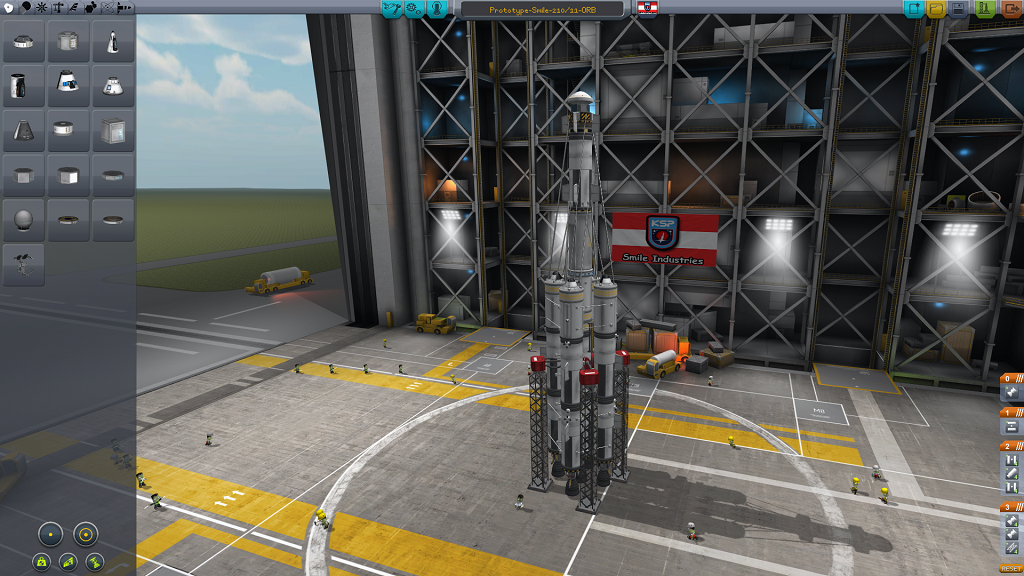Open the Aerodynamics parts category

click(x=75, y=8)
